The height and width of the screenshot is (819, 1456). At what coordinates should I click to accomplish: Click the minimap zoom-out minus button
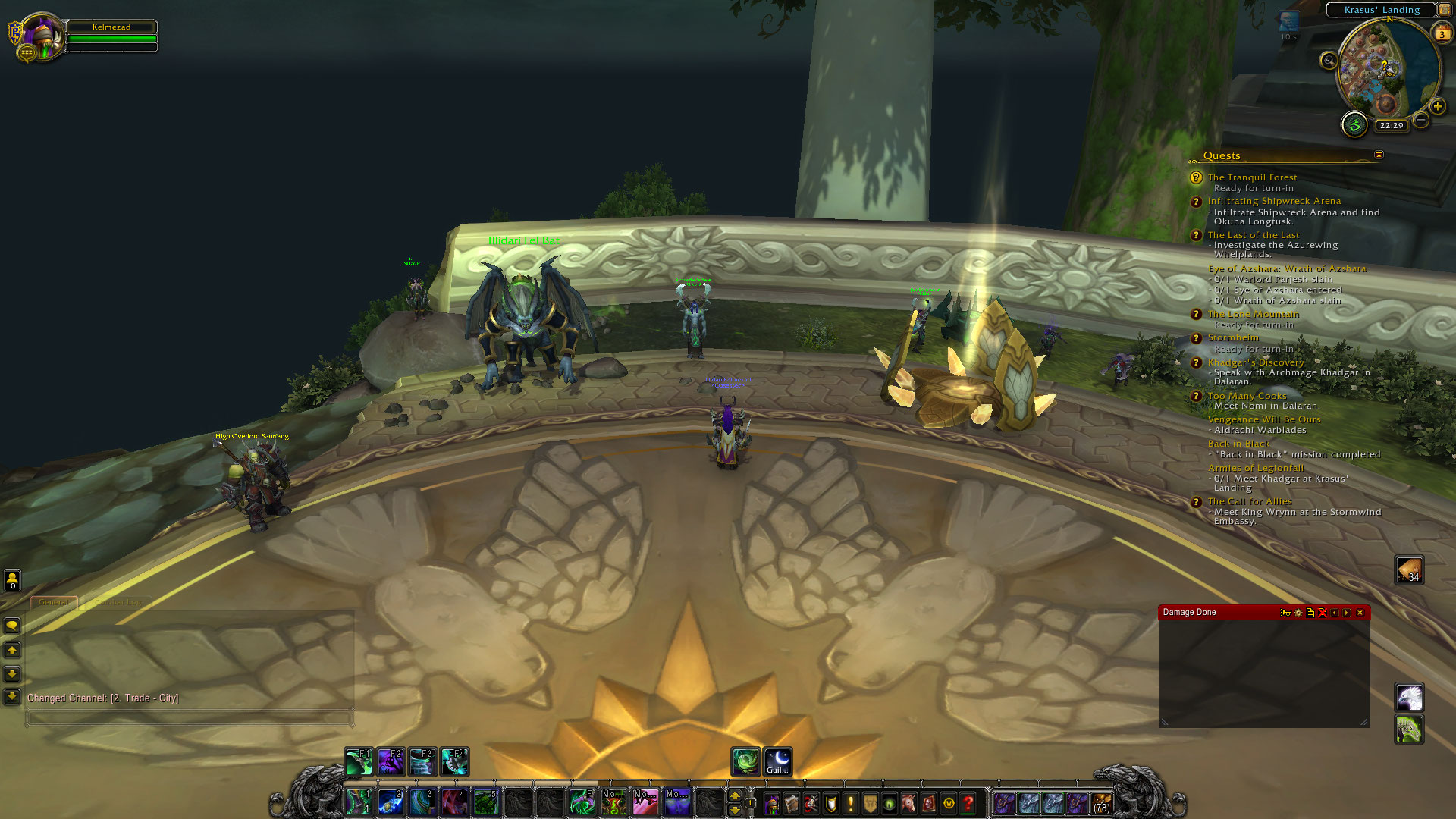click(1421, 120)
